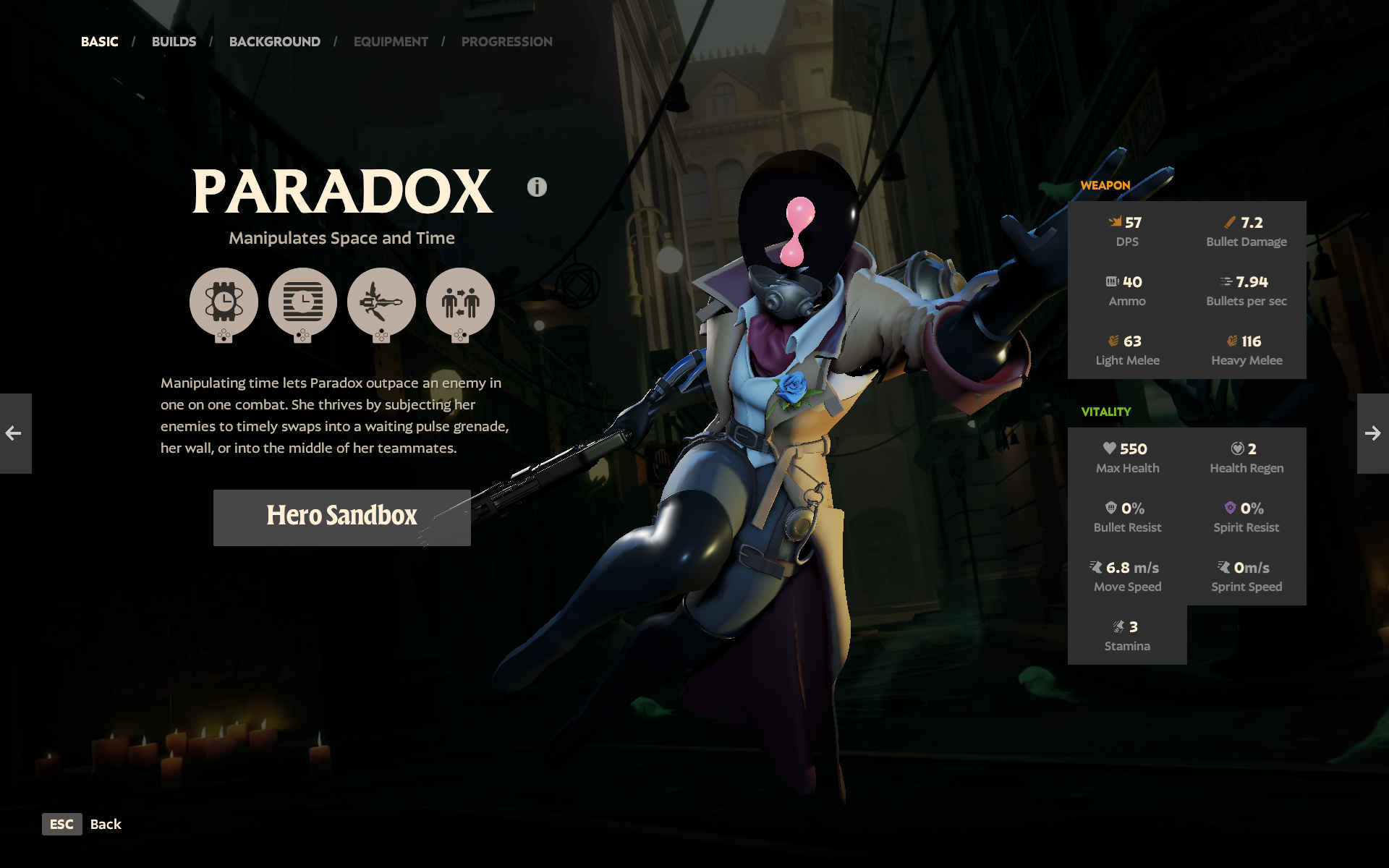The width and height of the screenshot is (1389, 868).
Task: Show the Background tab
Action: click(274, 42)
